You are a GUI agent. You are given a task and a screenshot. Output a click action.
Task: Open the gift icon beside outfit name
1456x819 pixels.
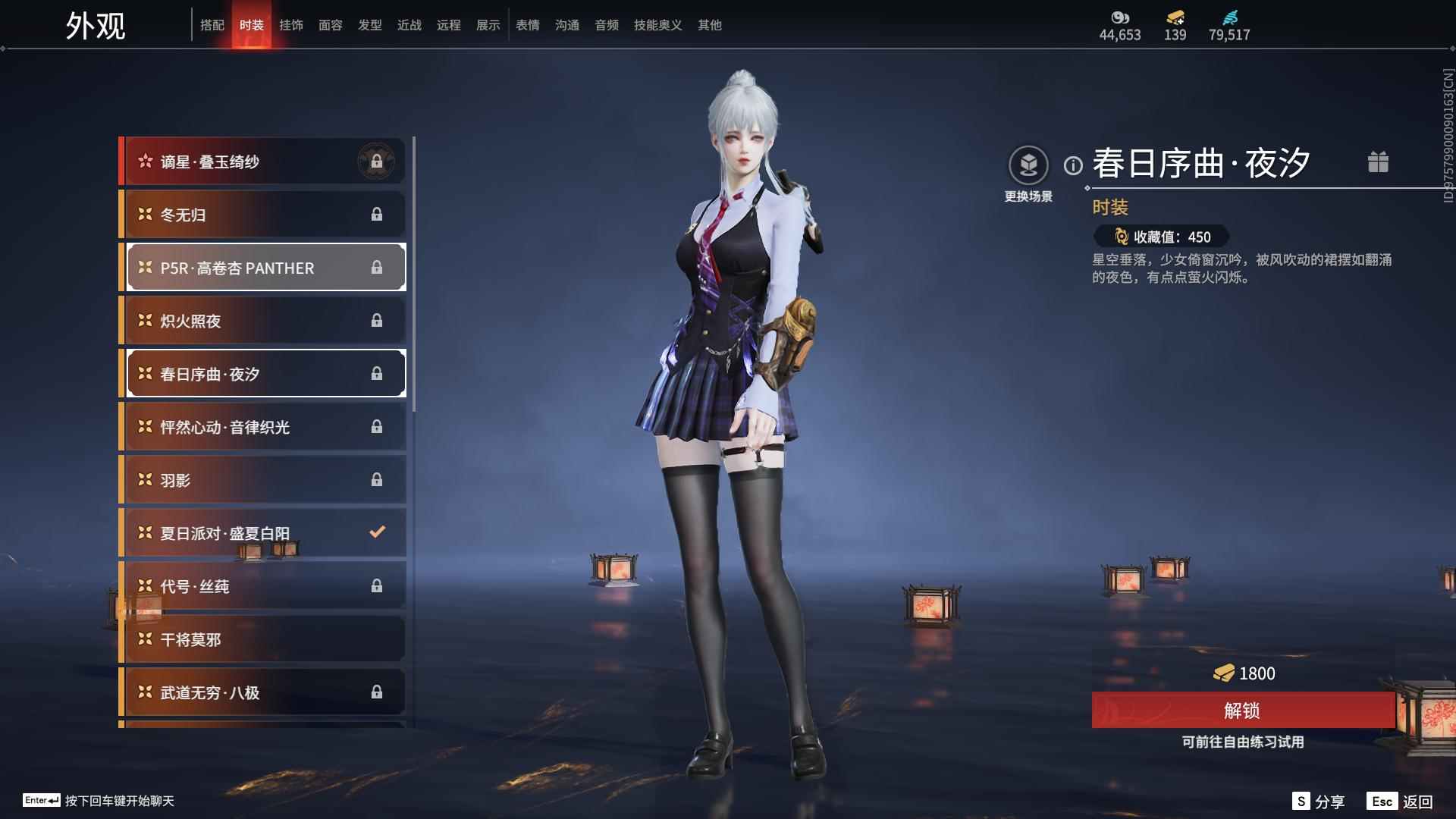coord(1378,162)
